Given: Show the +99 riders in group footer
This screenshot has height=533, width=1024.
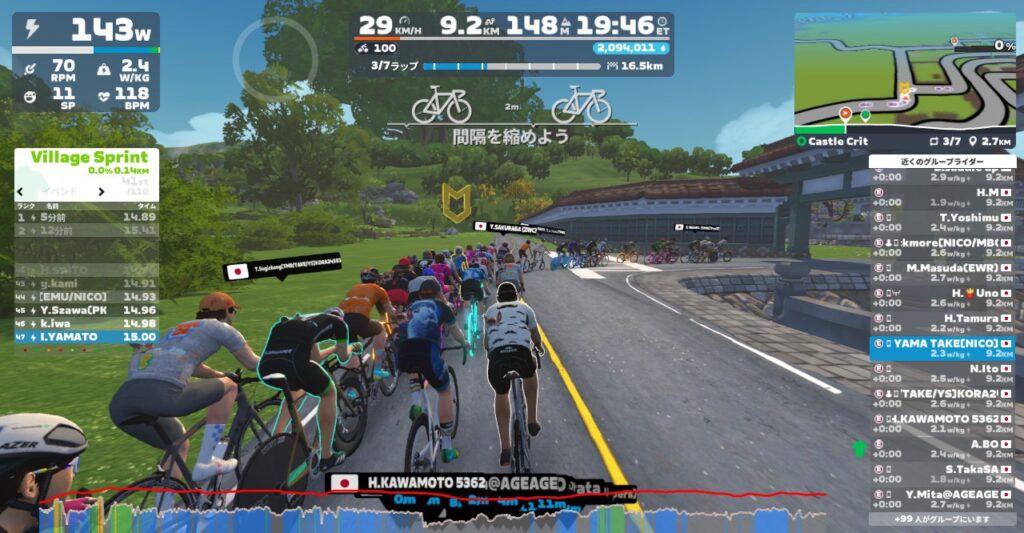Looking at the screenshot, I should coord(942,520).
